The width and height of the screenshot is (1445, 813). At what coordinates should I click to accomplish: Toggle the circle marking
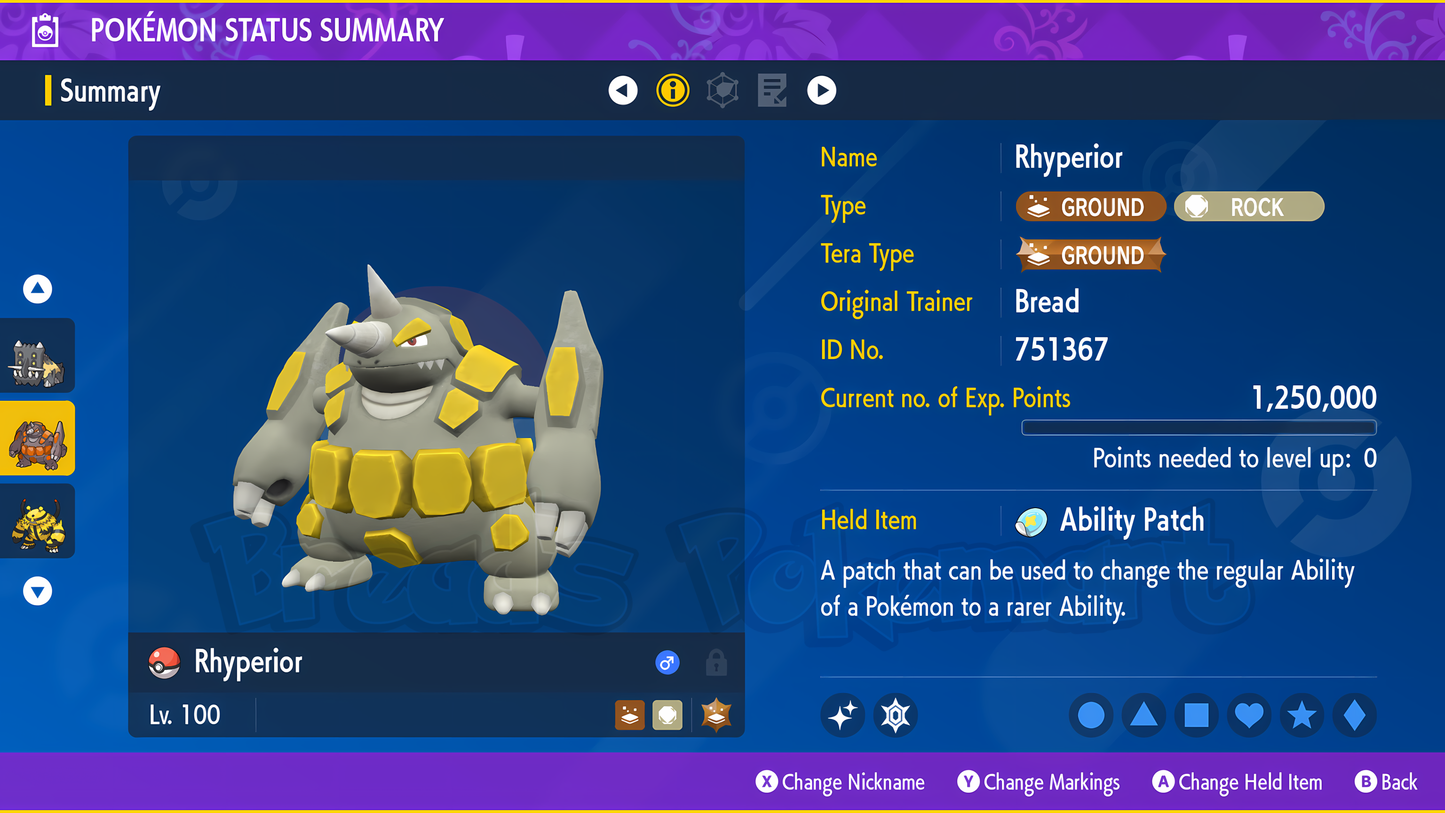(x=1091, y=715)
